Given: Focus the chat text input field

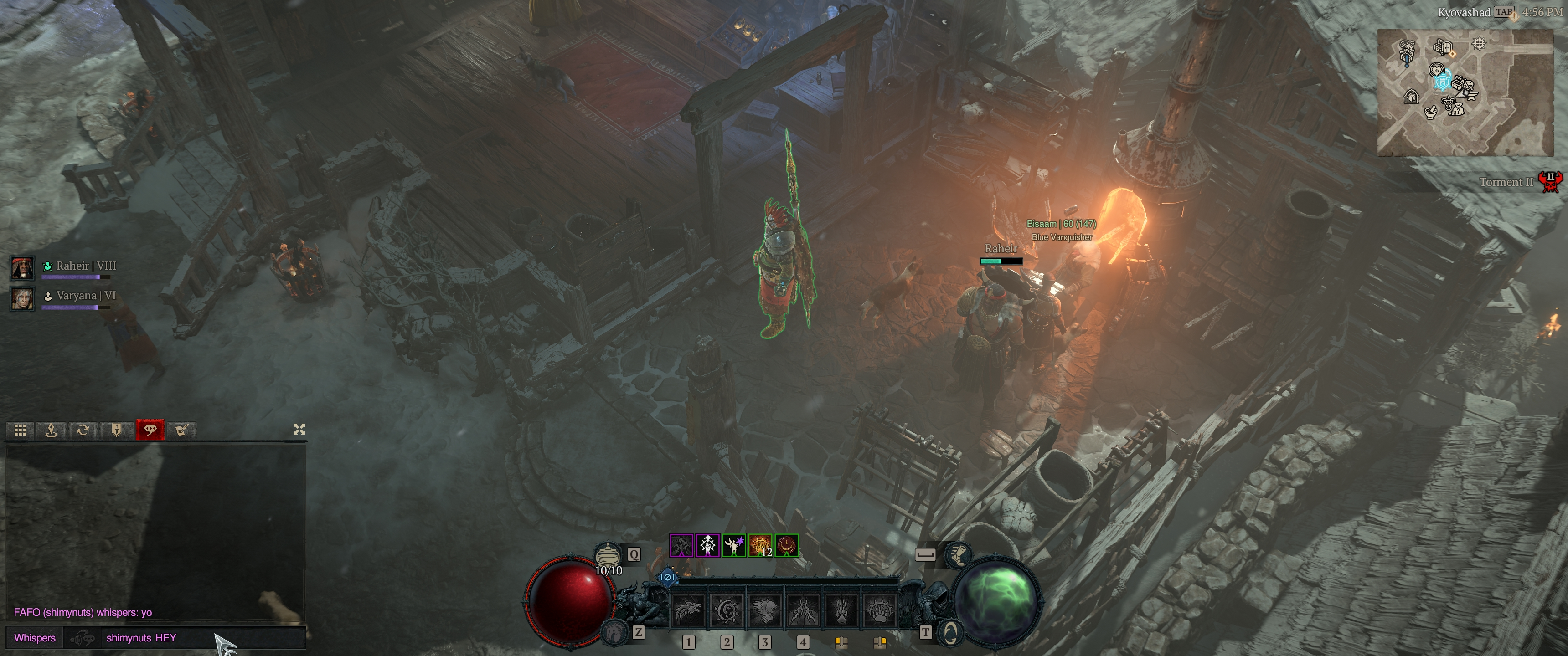Looking at the screenshot, I should (x=201, y=638).
